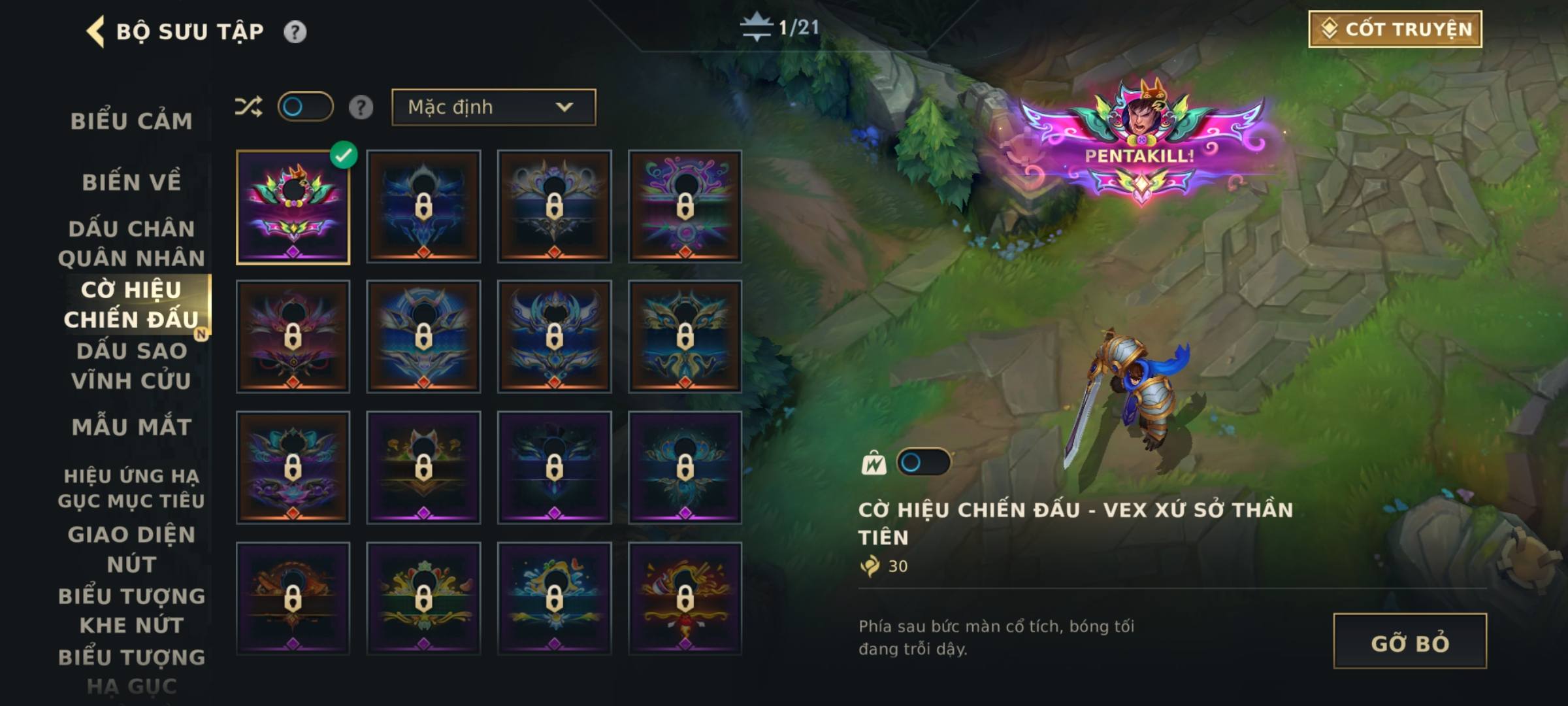Switch to the Mẫu Mắt tab
The image size is (1568, 706).
point(131,427)
